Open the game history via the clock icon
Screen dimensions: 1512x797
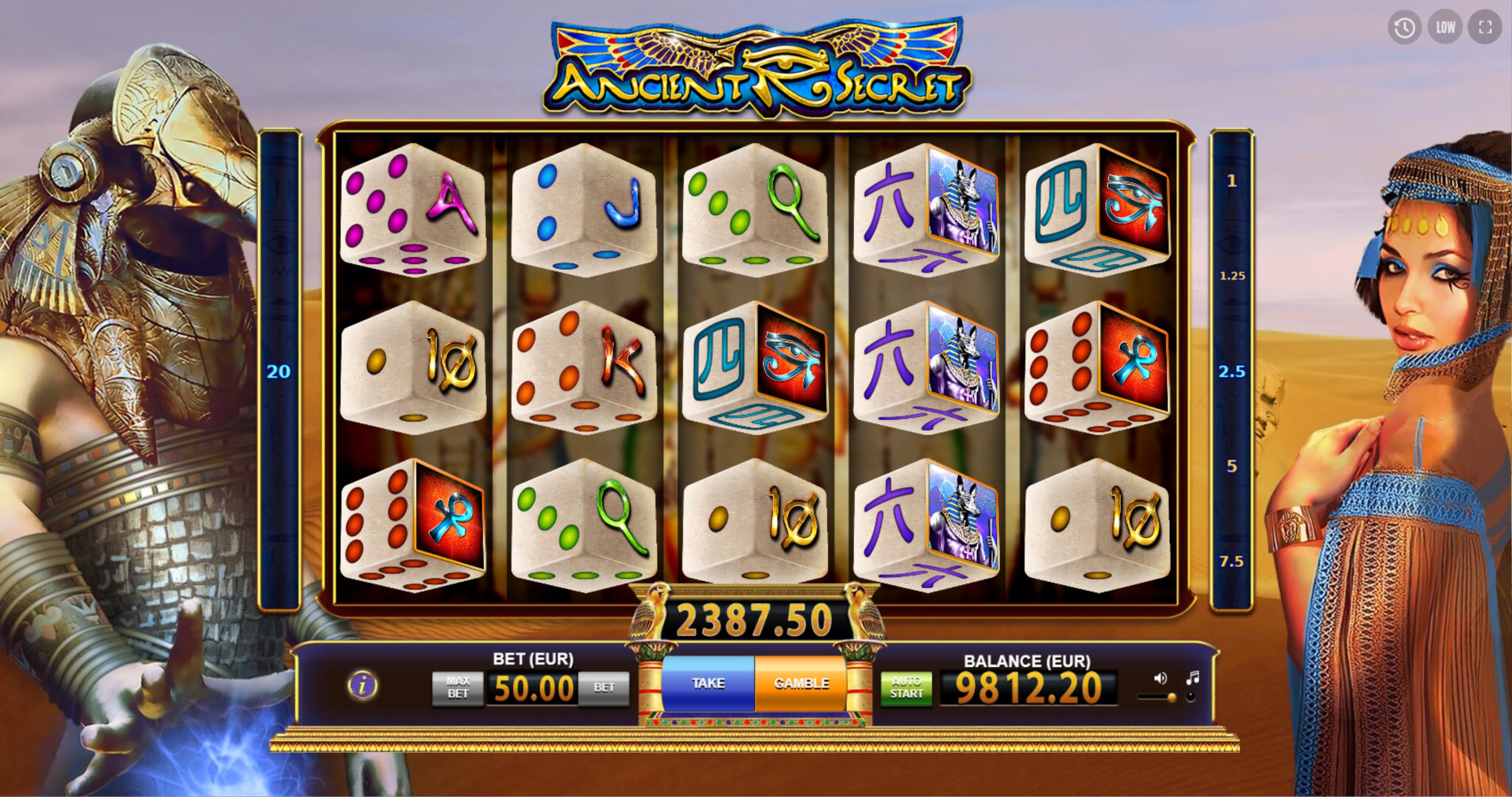(x=1404, y=26)
